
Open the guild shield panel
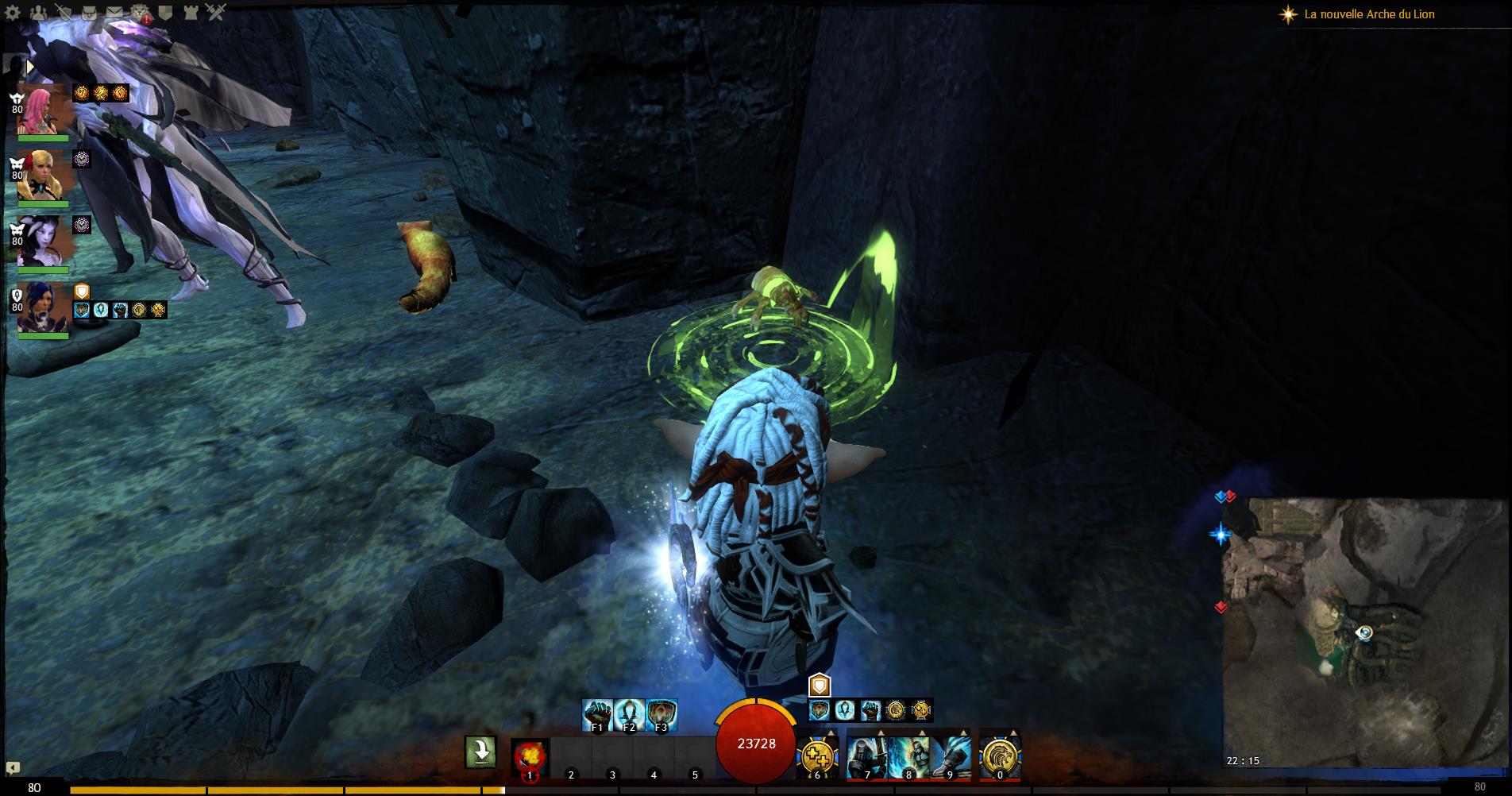[x=165, y=12]
